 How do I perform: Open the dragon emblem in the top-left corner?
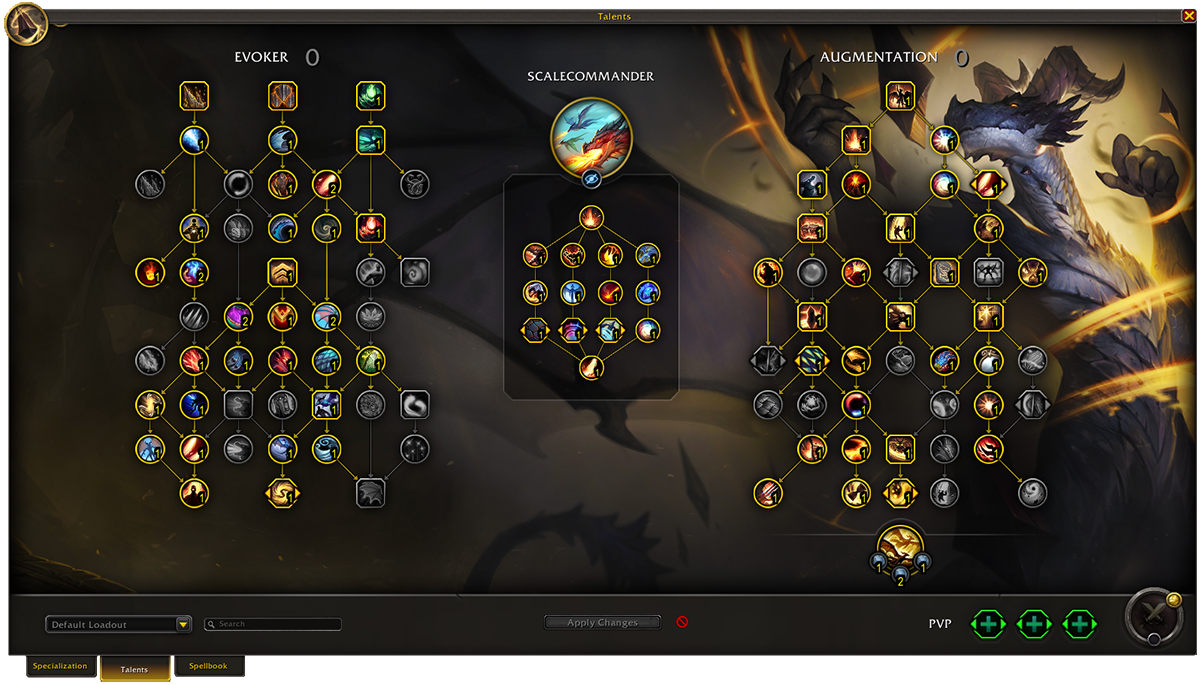click(25, 22)
